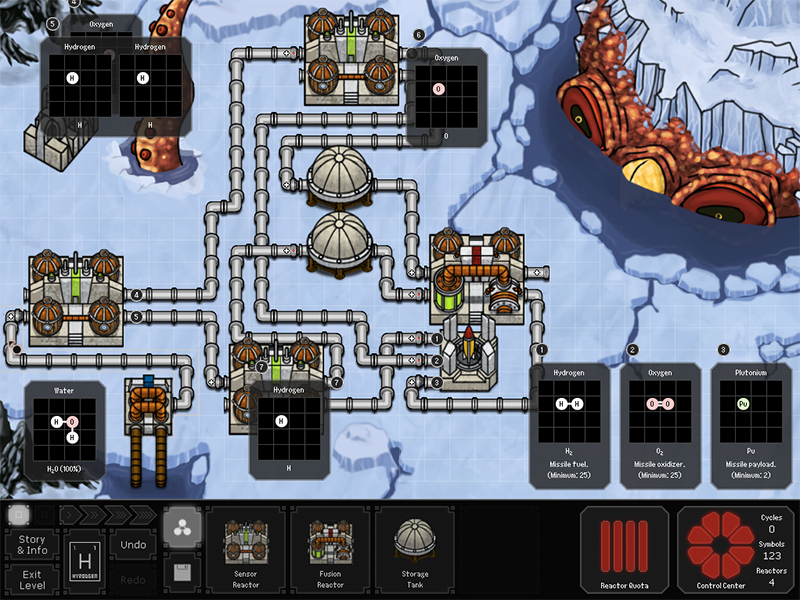Open the Story & Info panel
Viewport: 800px width, 600px height.
pos(32,545)
